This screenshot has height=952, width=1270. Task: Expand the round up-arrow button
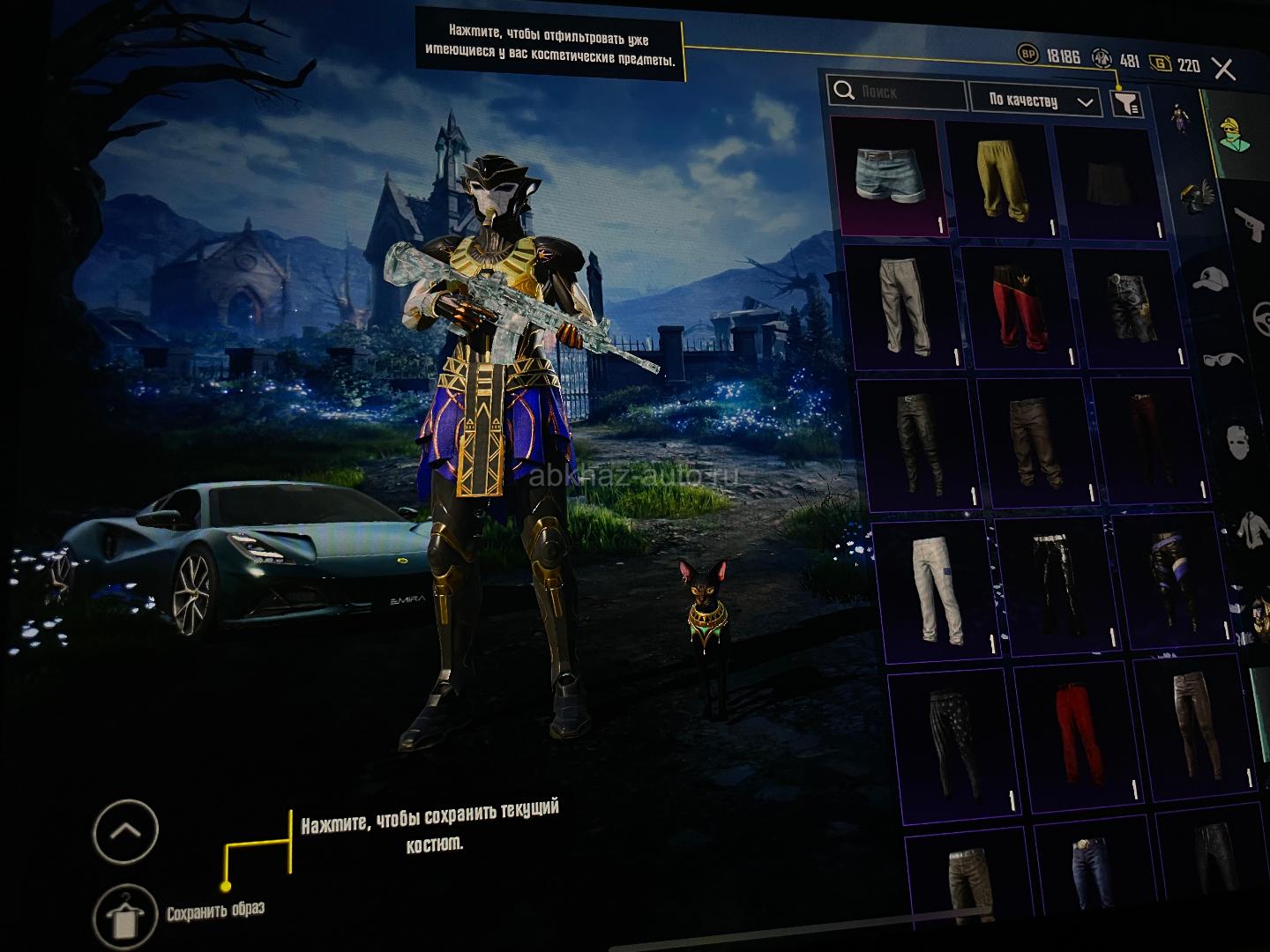pyautogui.click(x=125, y=830)
